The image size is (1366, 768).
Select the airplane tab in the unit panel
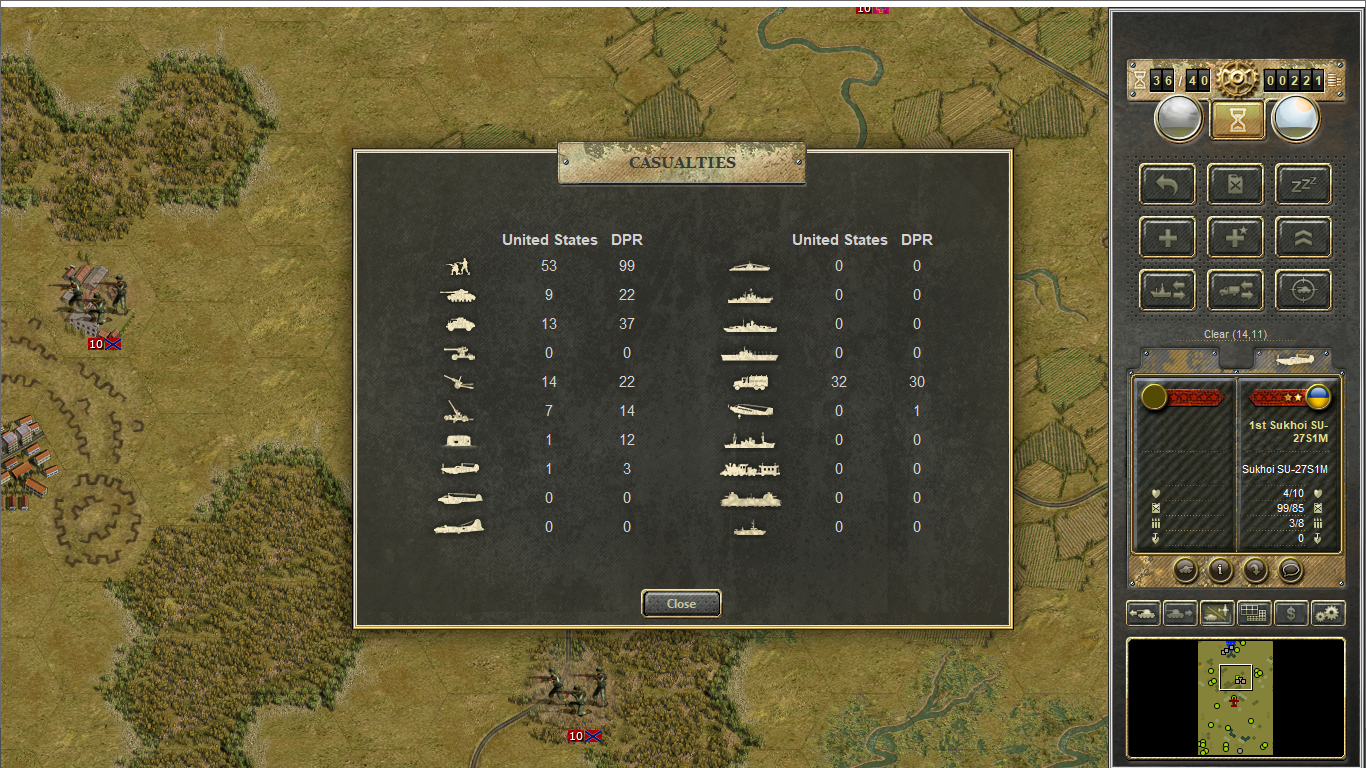(1292, 360)
